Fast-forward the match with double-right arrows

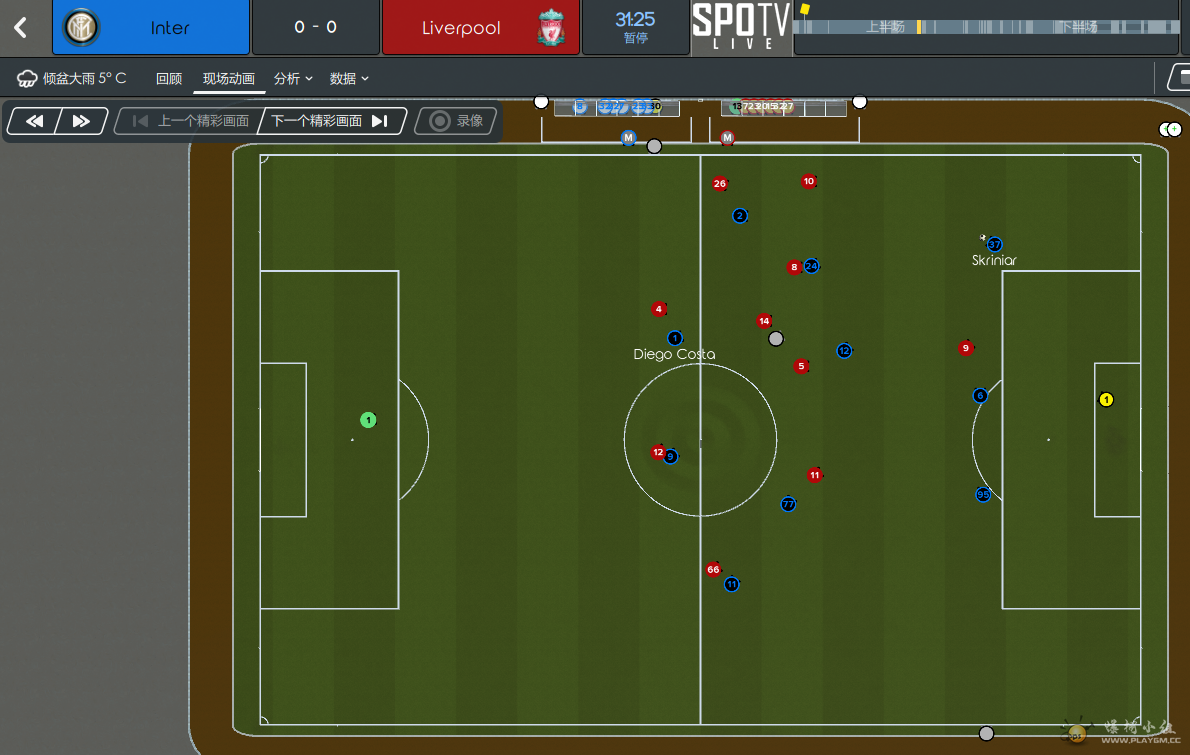81,121
